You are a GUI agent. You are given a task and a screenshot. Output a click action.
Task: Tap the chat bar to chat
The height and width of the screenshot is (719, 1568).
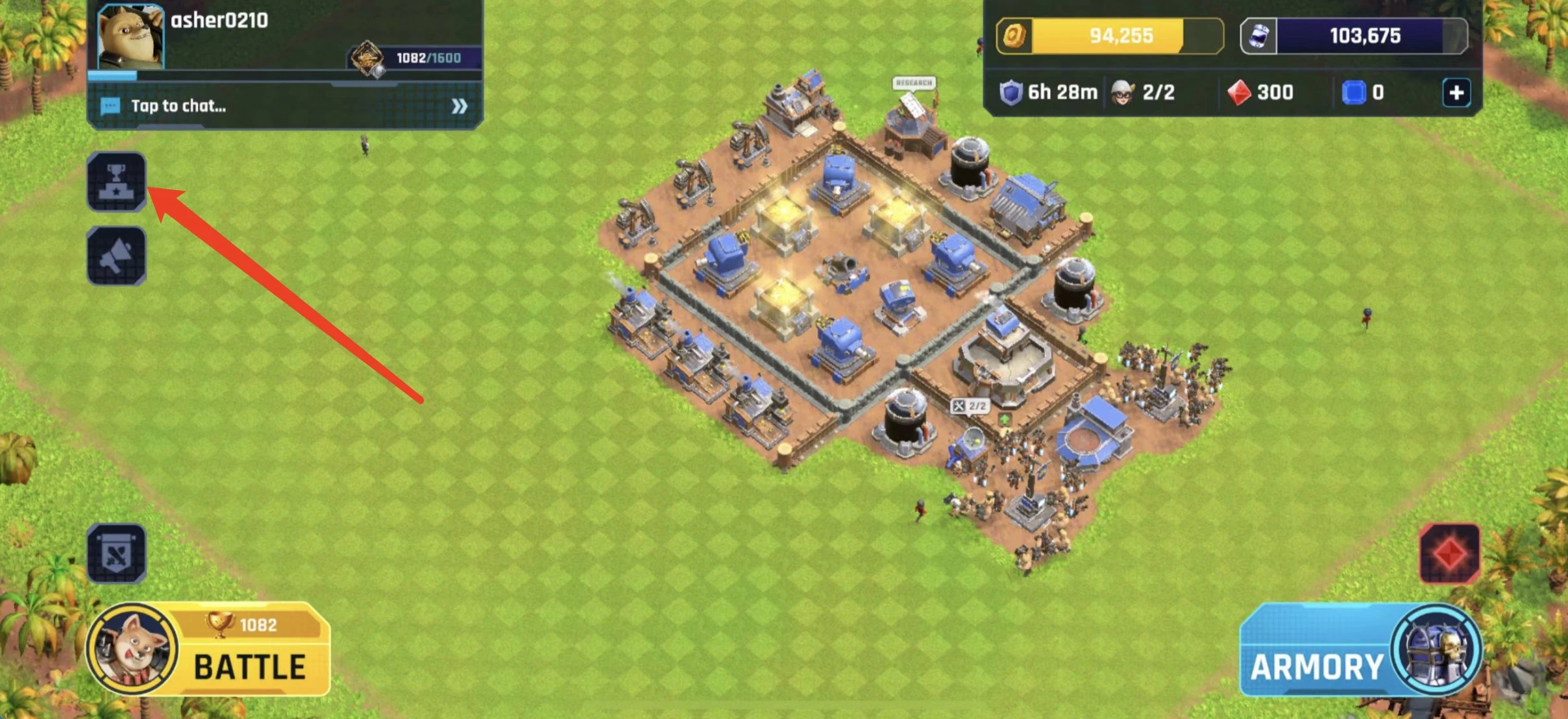point(273,106)
